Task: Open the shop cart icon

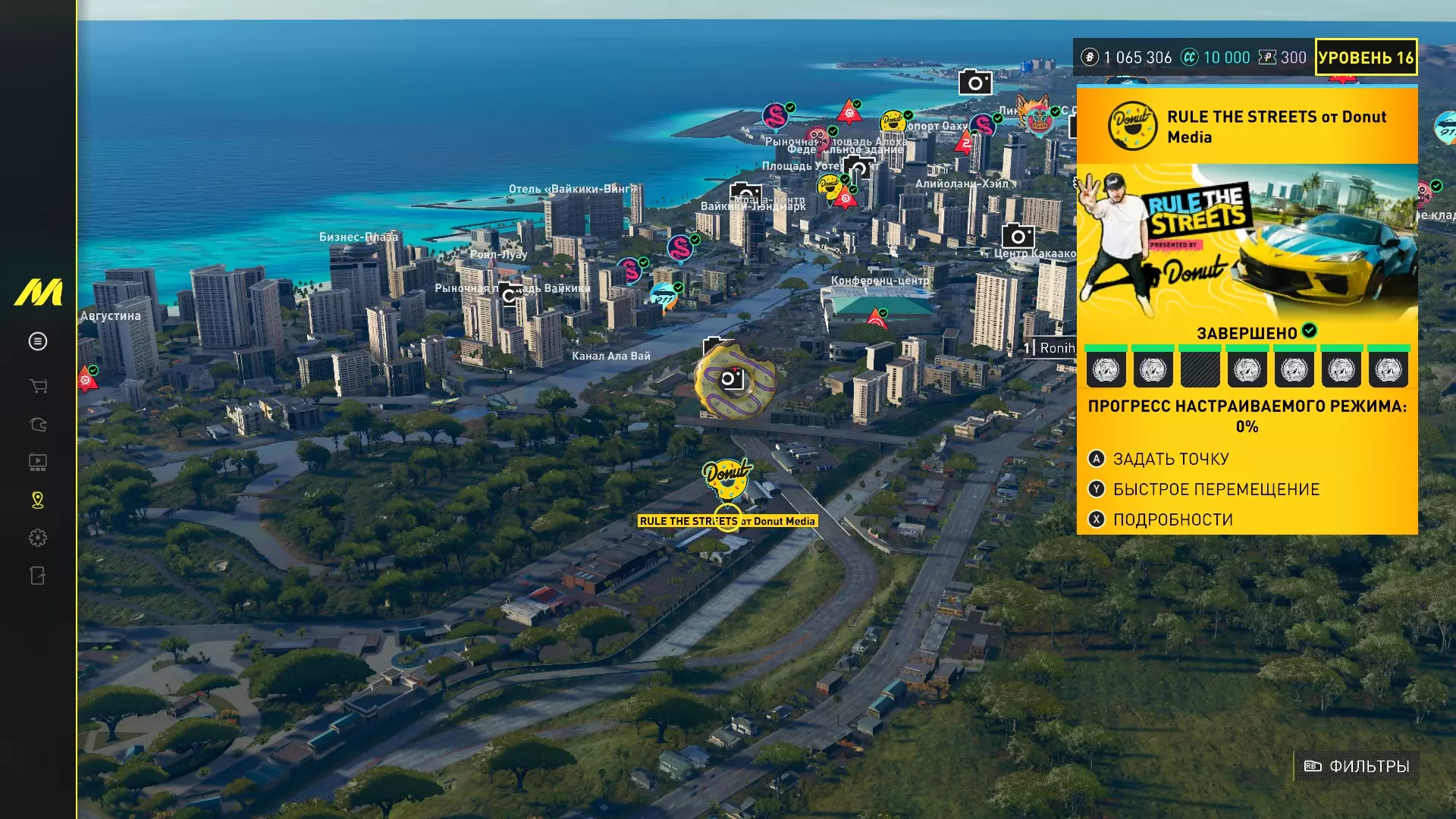Action: click(x=38, y=386)
